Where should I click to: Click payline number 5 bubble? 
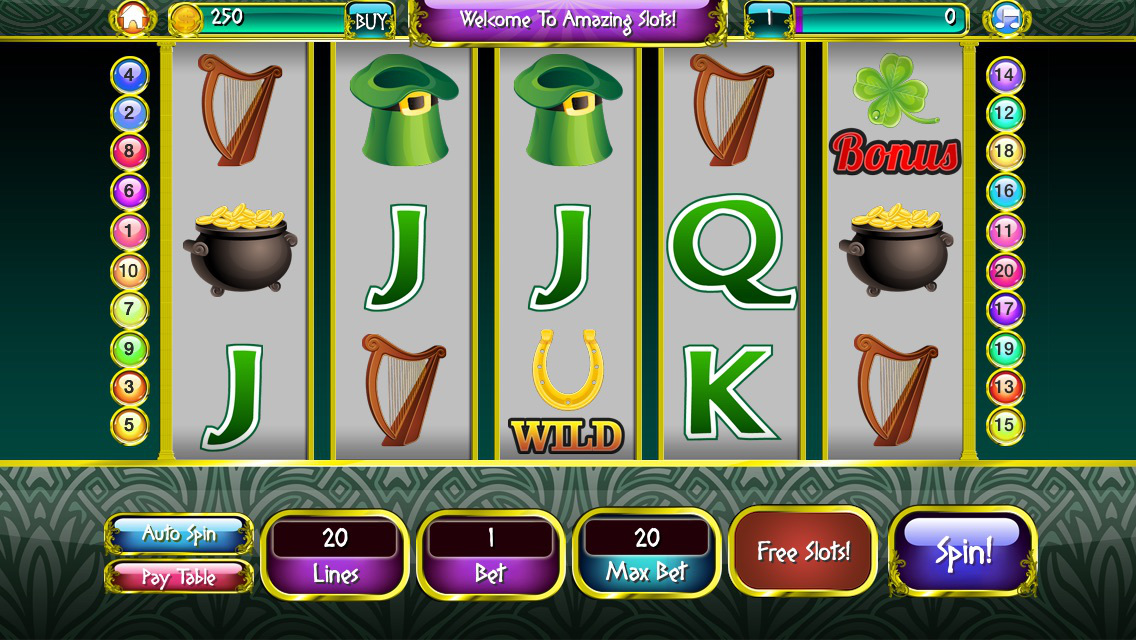129,425
